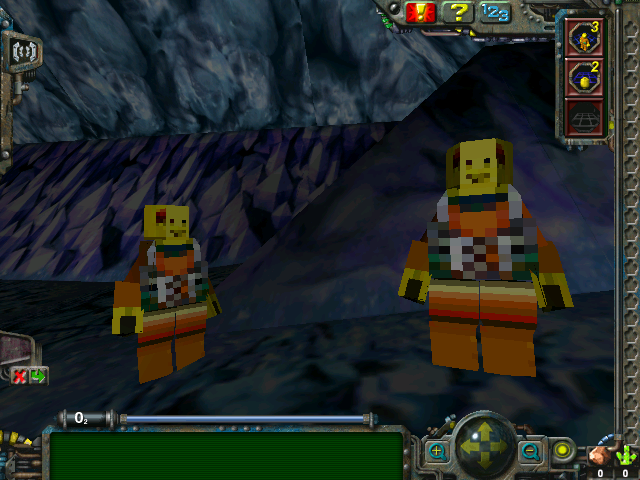
Task: Zoom in with the plus magnifier
Action: pyautogui.click(x=438, y=451)
